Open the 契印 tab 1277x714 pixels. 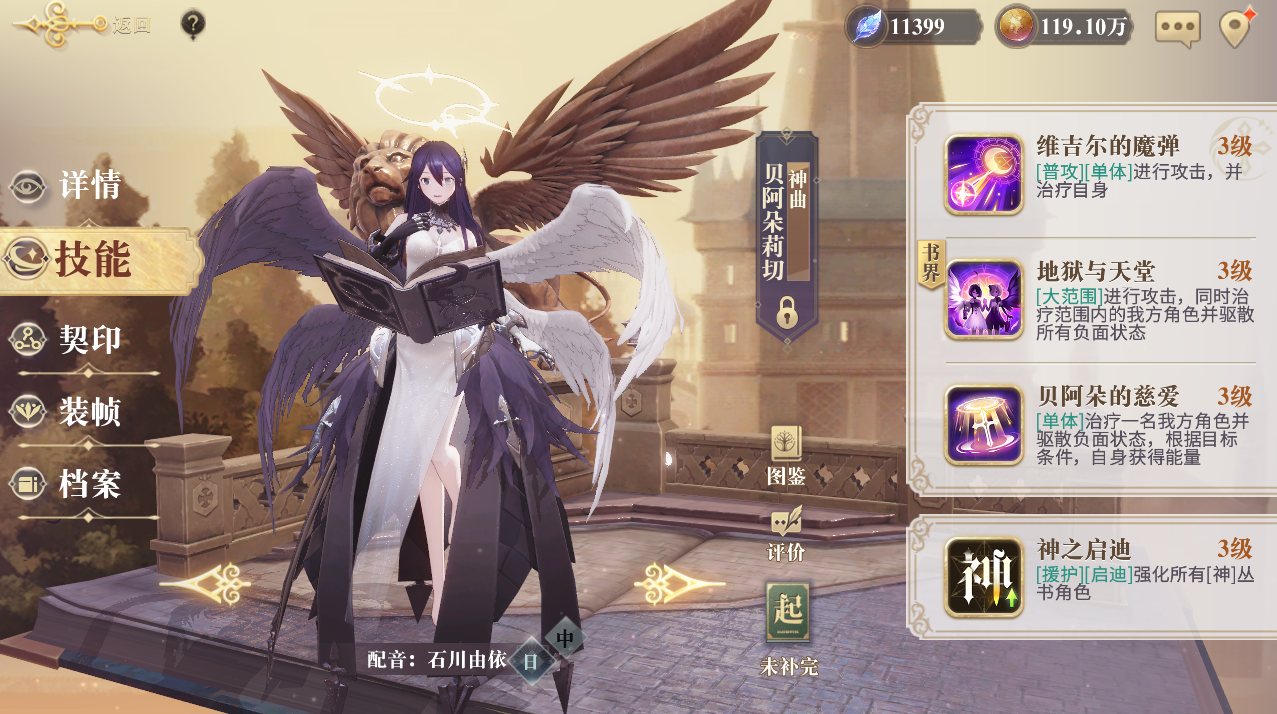click(70, 340)
